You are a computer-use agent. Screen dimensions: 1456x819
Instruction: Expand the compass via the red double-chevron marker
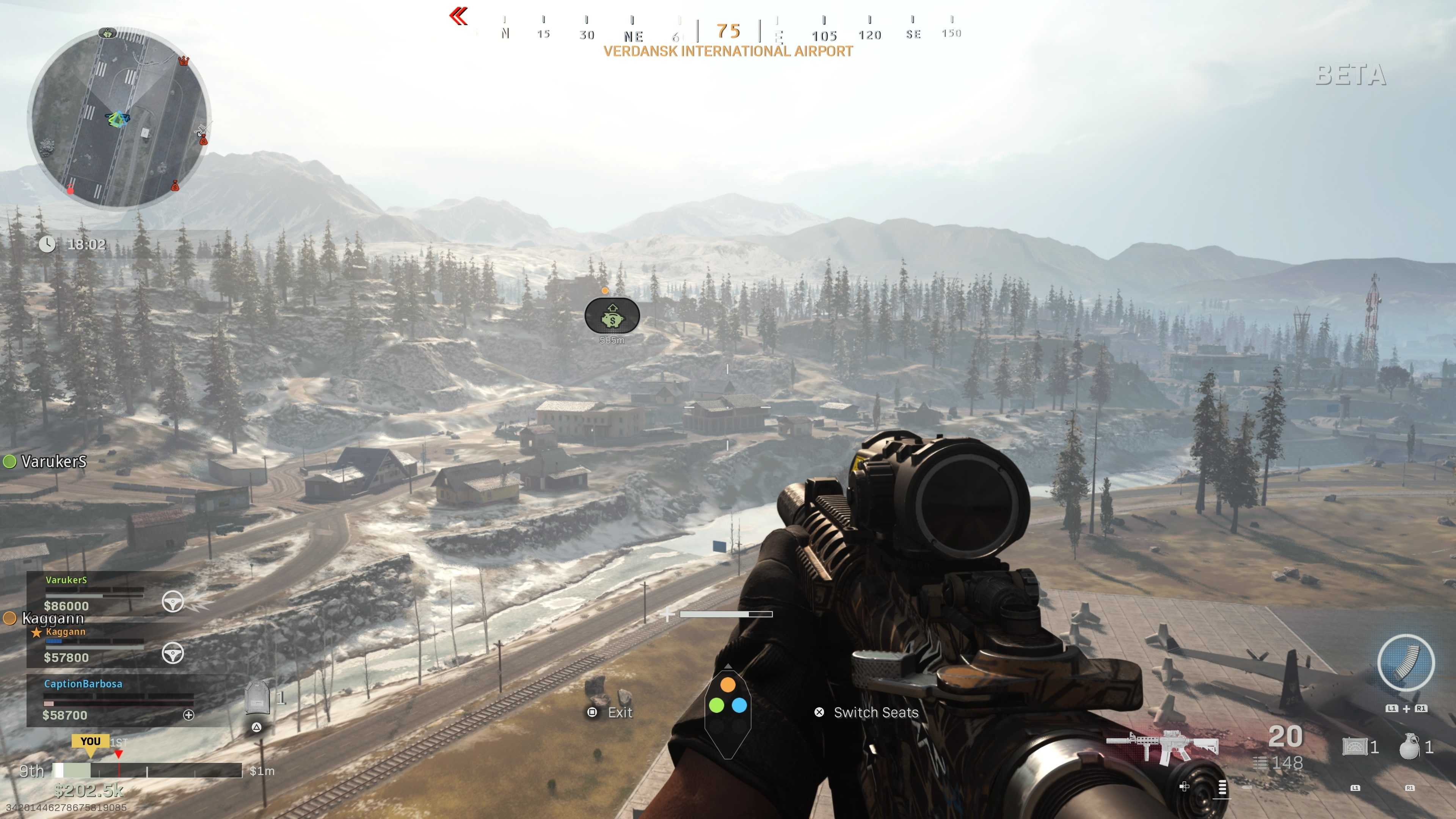(x=459, y=16)
